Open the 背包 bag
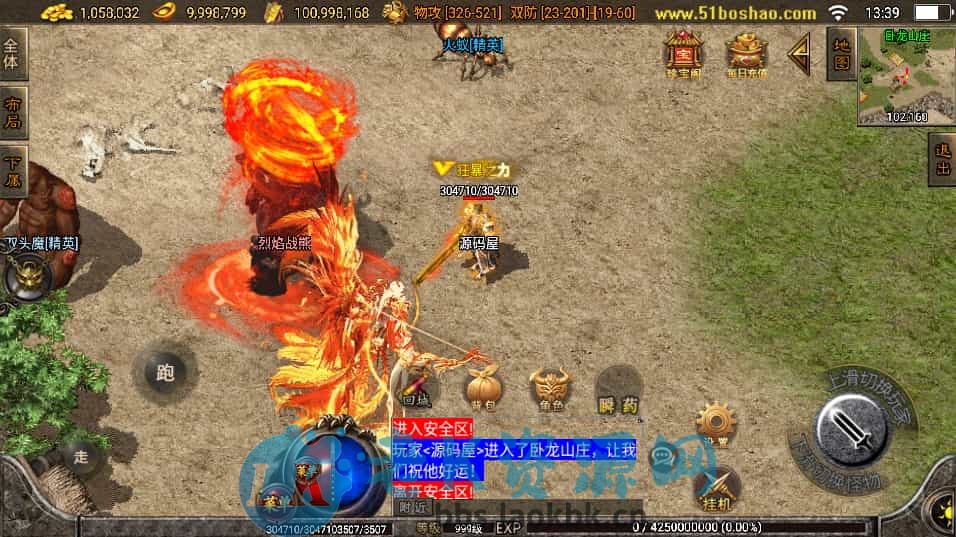Image resolution: width=956 pixels, height=537 pixels. point(484,389)
